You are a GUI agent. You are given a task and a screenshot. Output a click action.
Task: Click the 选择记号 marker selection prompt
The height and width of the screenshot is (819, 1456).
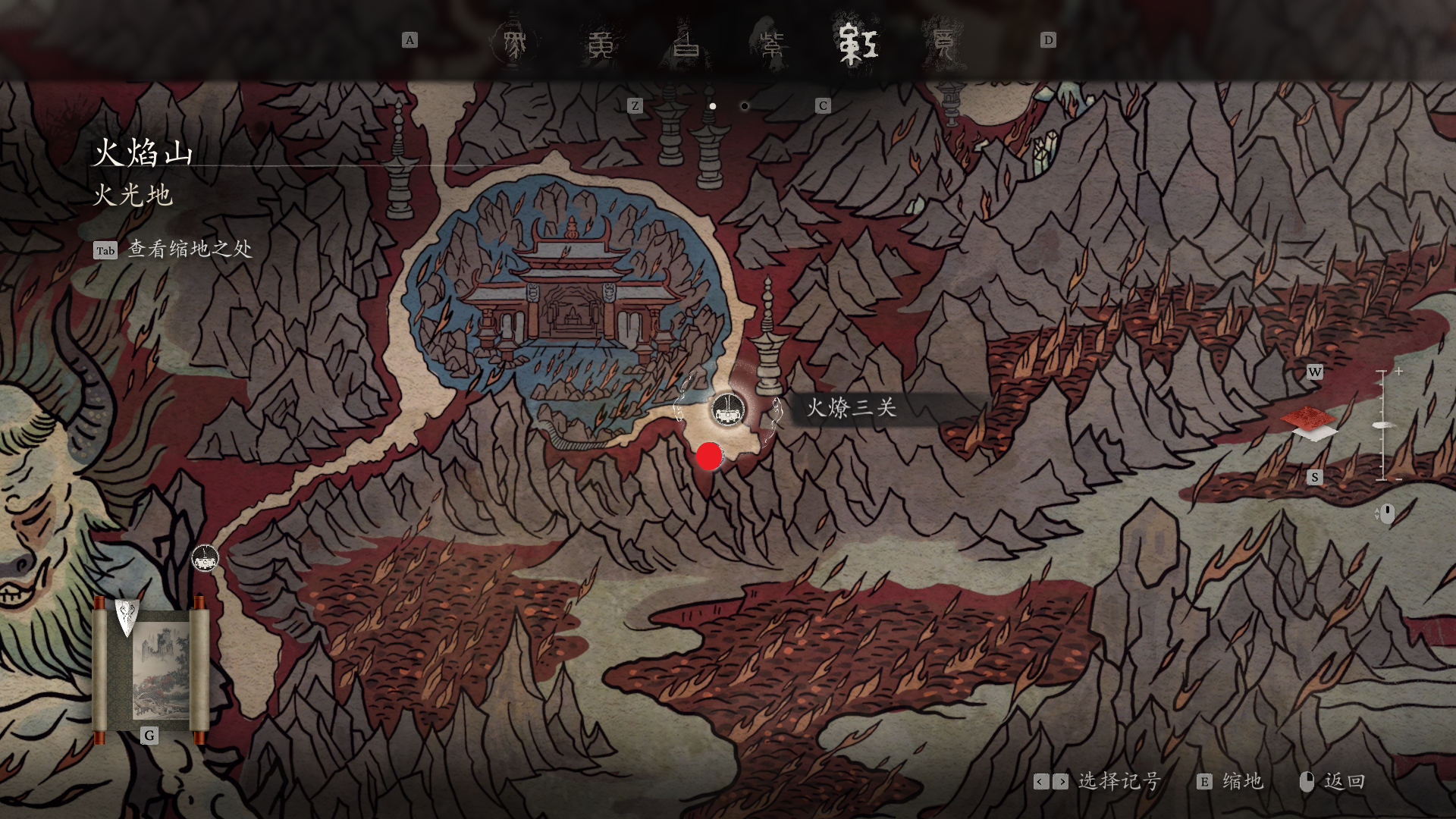[1119, 781]
